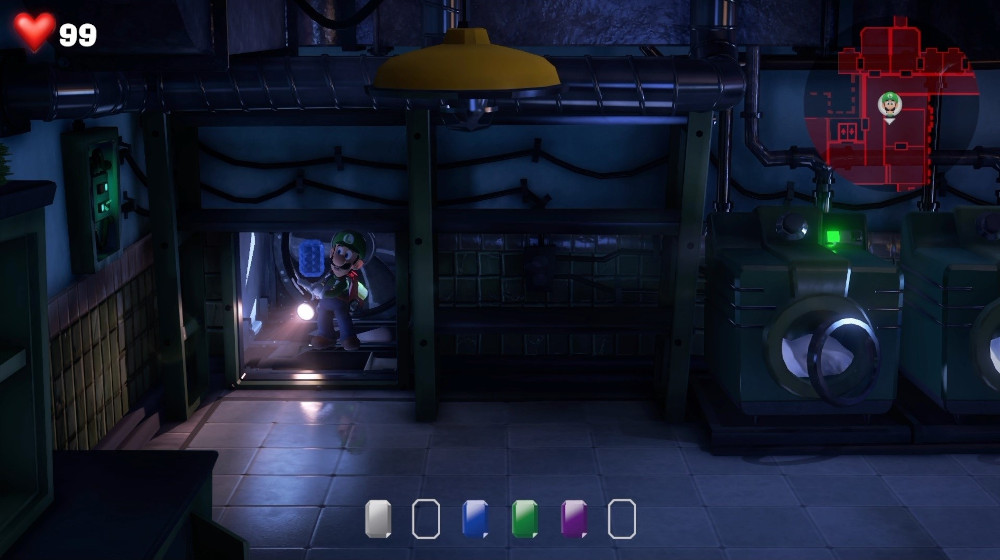This screenshot has width=1000, height=560.
Task: Select the green gem slot
Action: (525, 519)
